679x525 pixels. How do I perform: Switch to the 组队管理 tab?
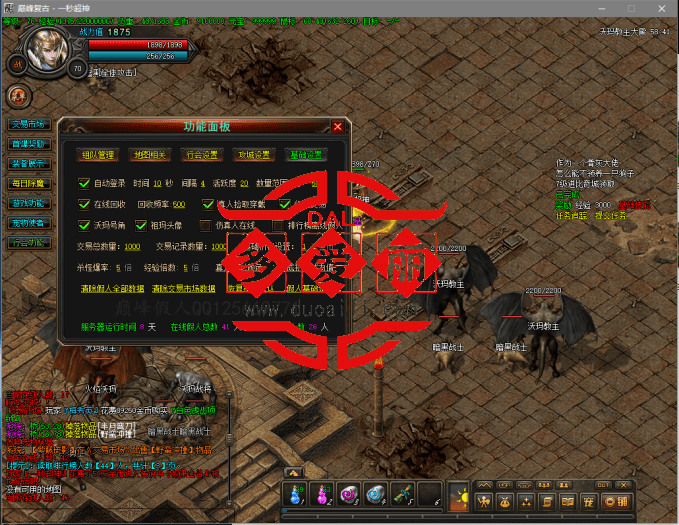(98, 155)
